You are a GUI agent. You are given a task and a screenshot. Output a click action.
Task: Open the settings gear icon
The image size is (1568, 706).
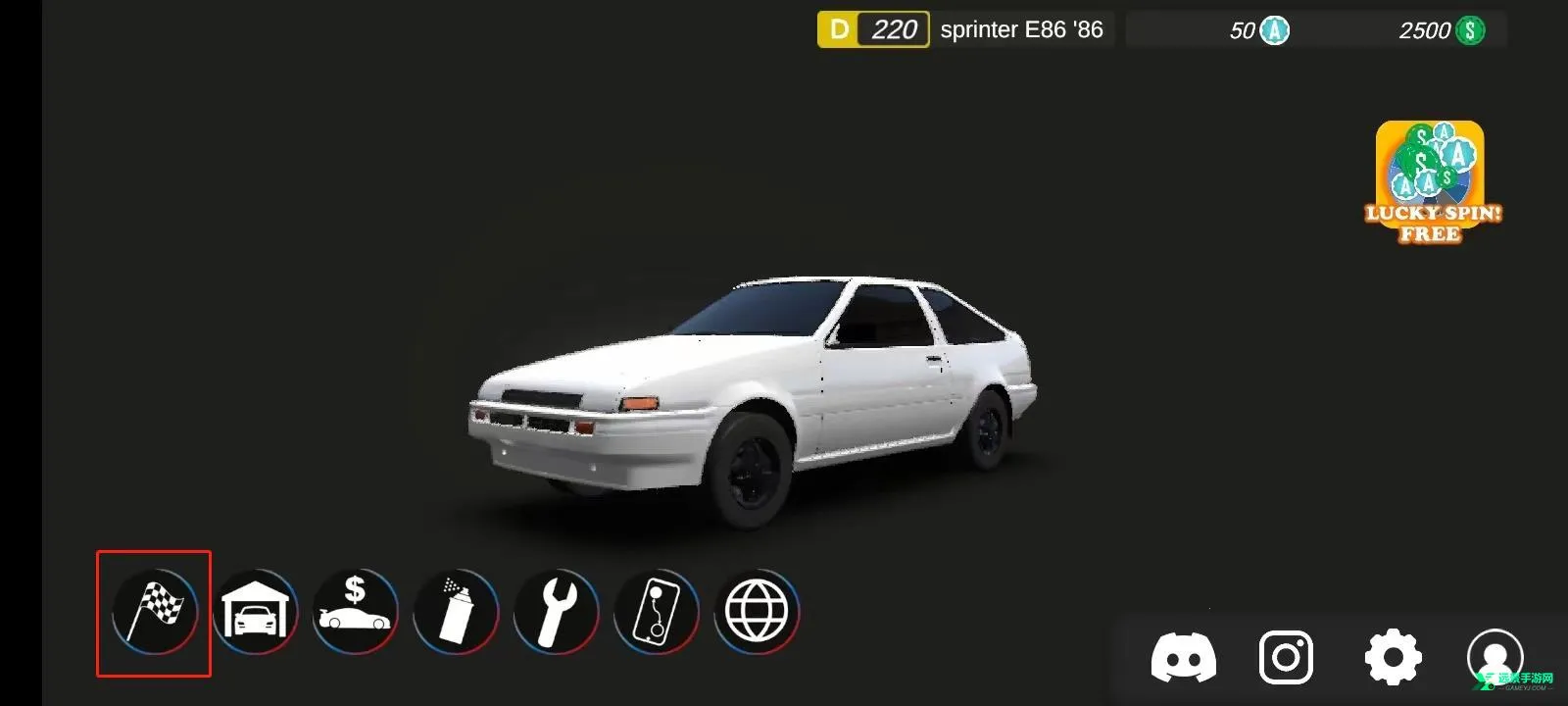coord(1392,655)
